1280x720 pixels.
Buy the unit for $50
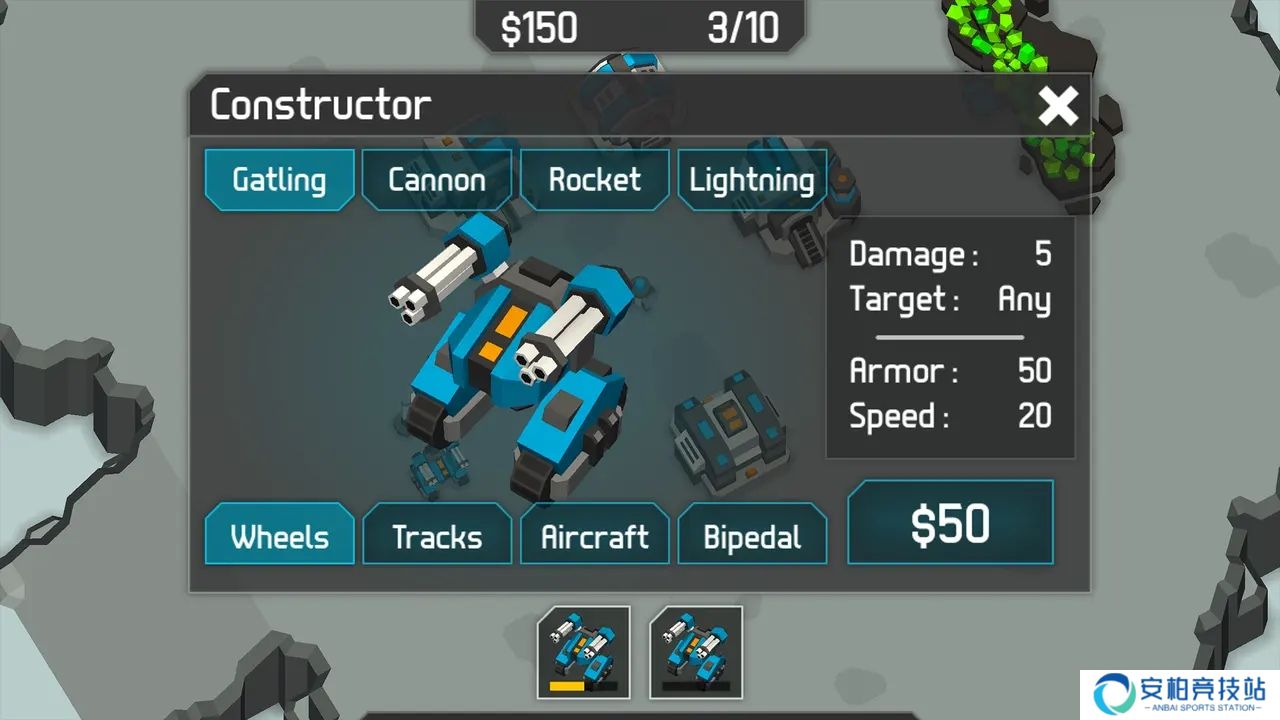click(x=950, y=524)
